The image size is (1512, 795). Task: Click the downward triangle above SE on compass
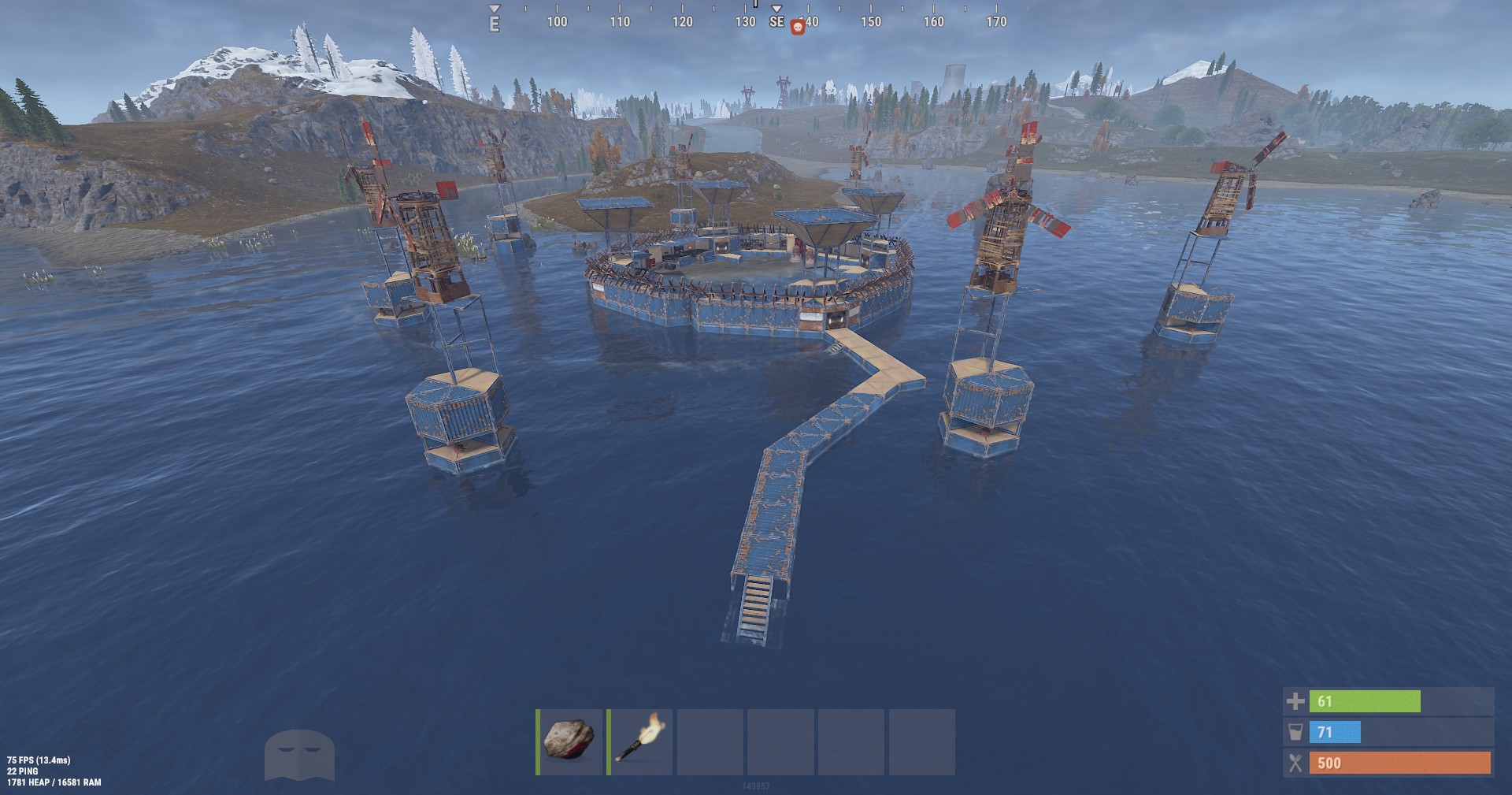coord(776,8)
